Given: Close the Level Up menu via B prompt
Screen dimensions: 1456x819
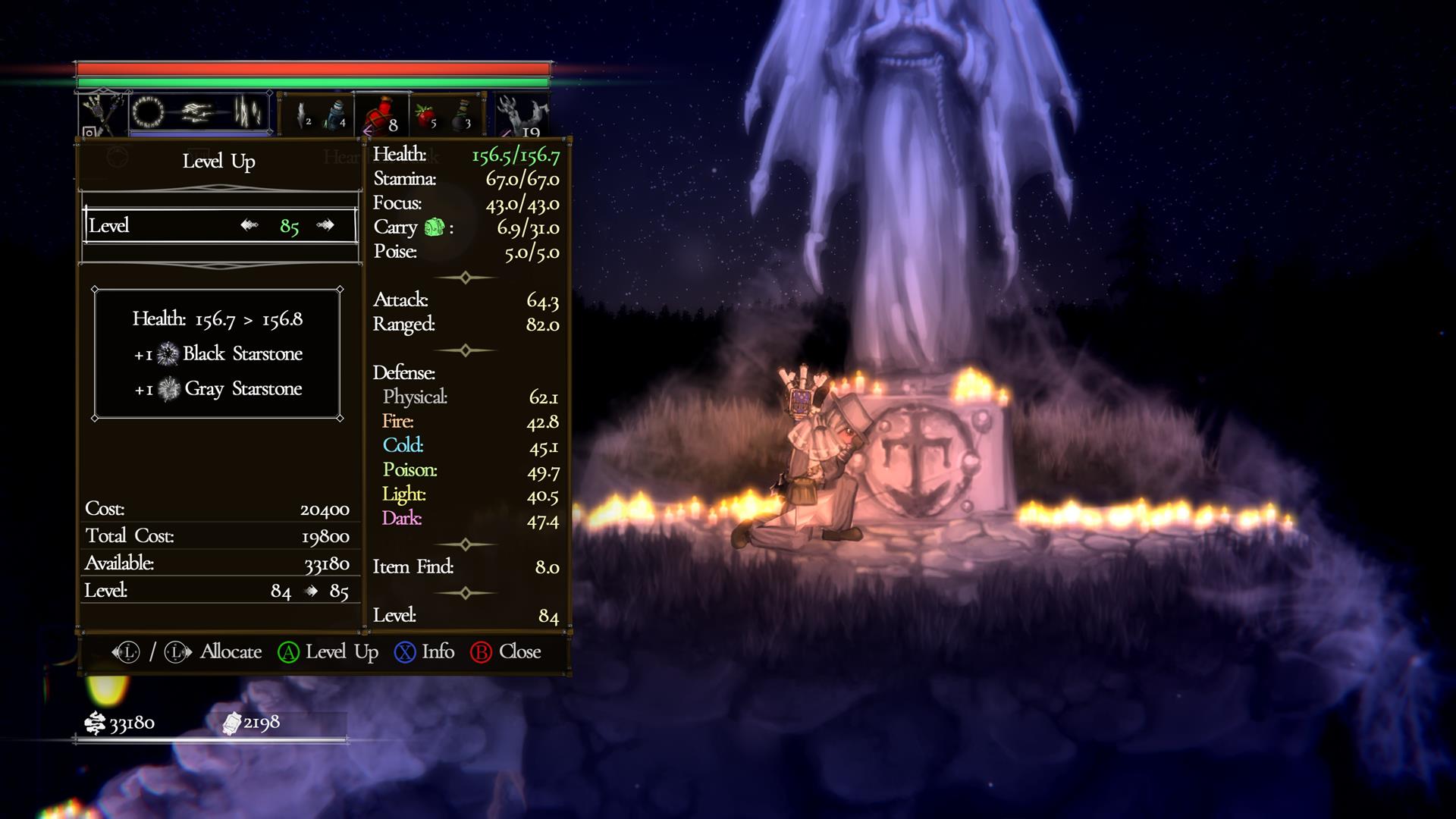Looking at the screenshot, I should click(483, 651).
